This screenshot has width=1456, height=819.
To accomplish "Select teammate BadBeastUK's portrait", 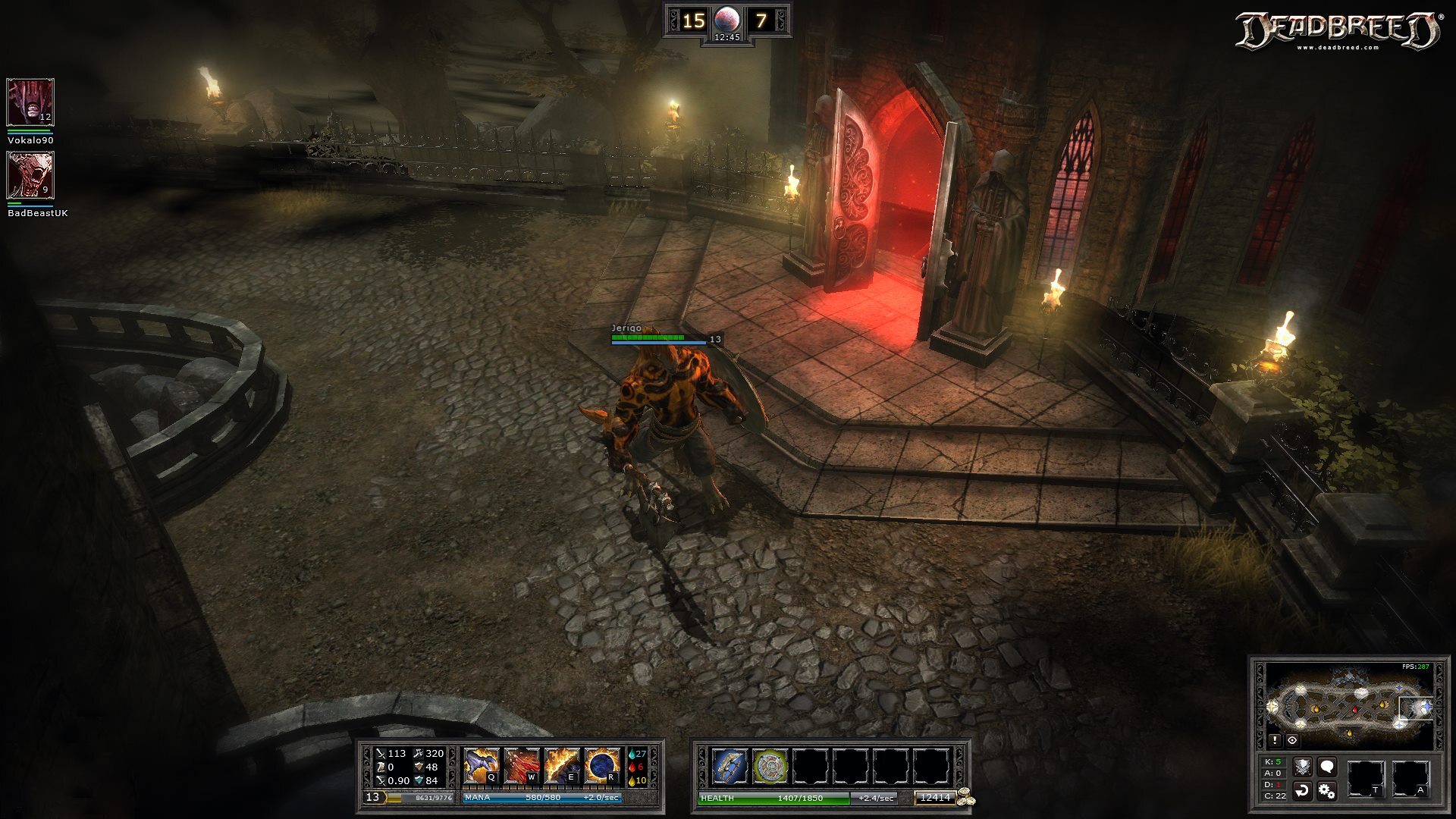I will pos(30,174).
